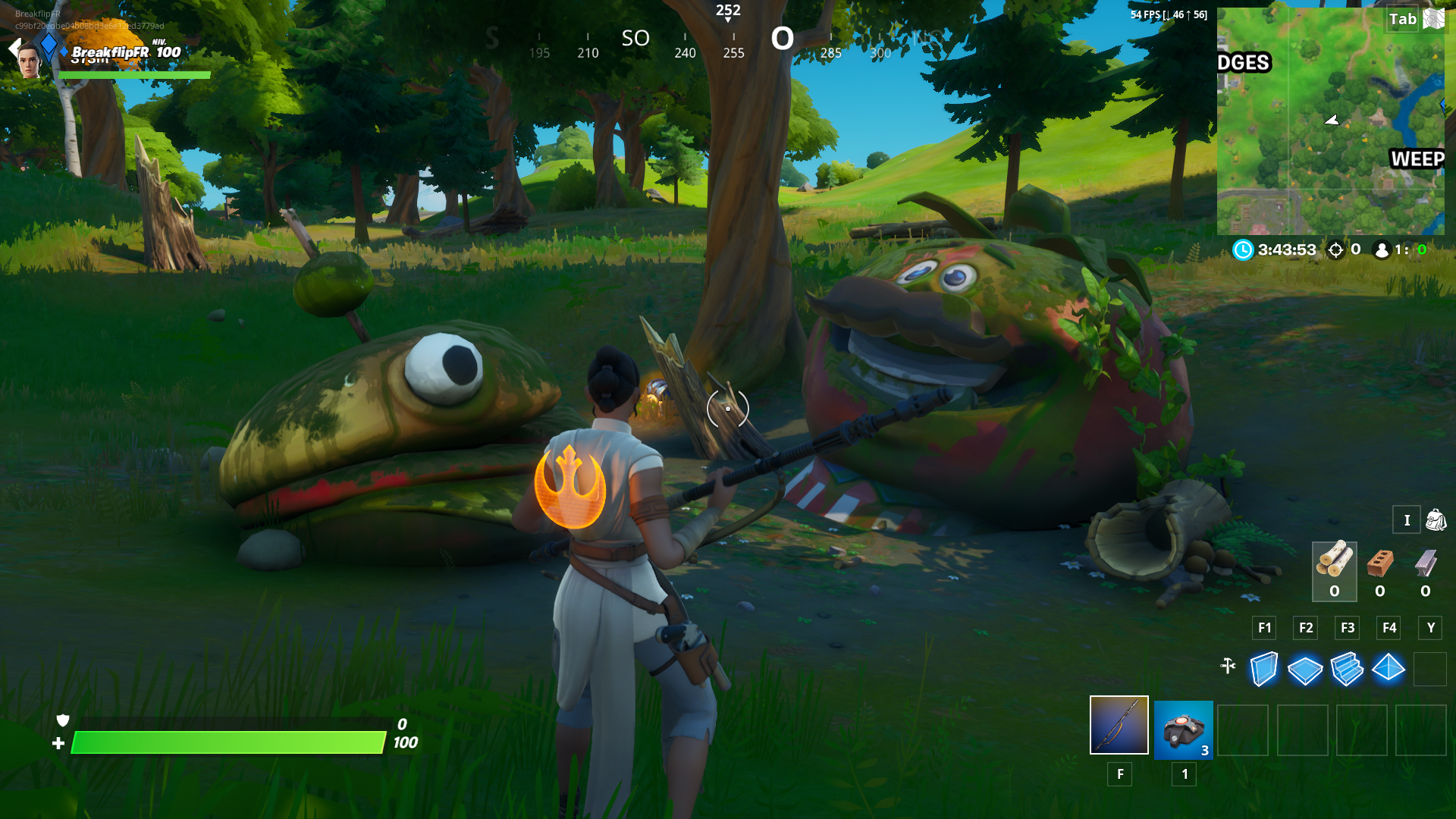Select the wall build piece above F1
The width and height of the screenshot is (1456, 819).
tap(1263, 668)
